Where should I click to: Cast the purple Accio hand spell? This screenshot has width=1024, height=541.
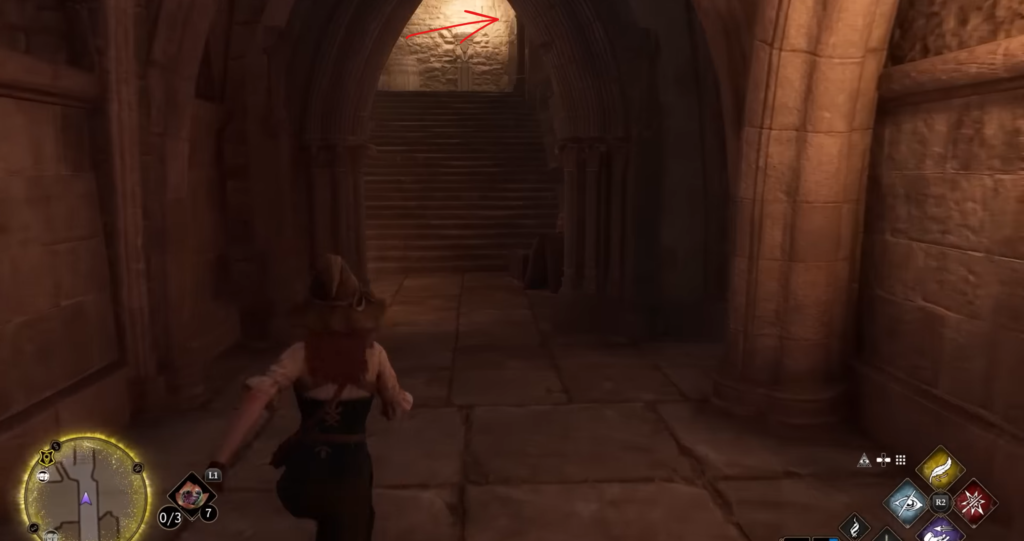coord(939,529)
